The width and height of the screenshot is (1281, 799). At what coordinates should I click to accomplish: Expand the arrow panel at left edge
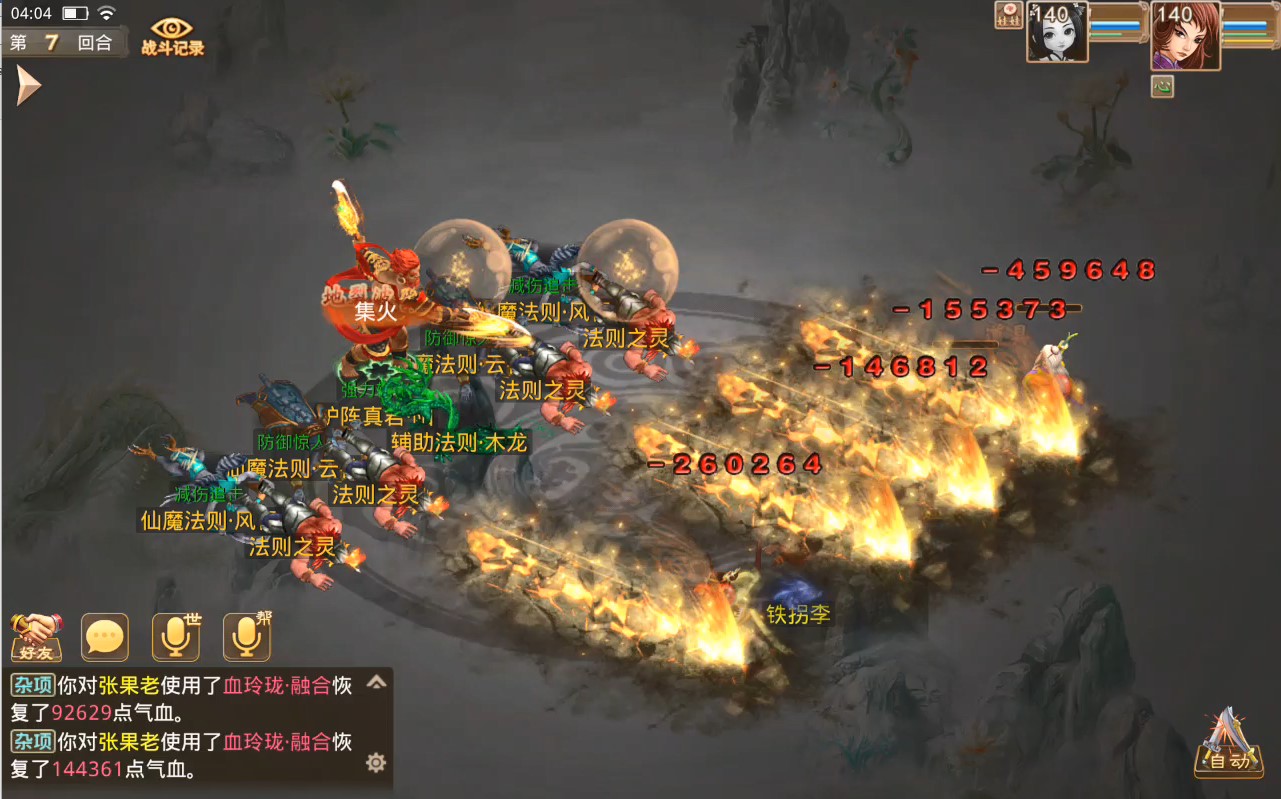point(27,86)
